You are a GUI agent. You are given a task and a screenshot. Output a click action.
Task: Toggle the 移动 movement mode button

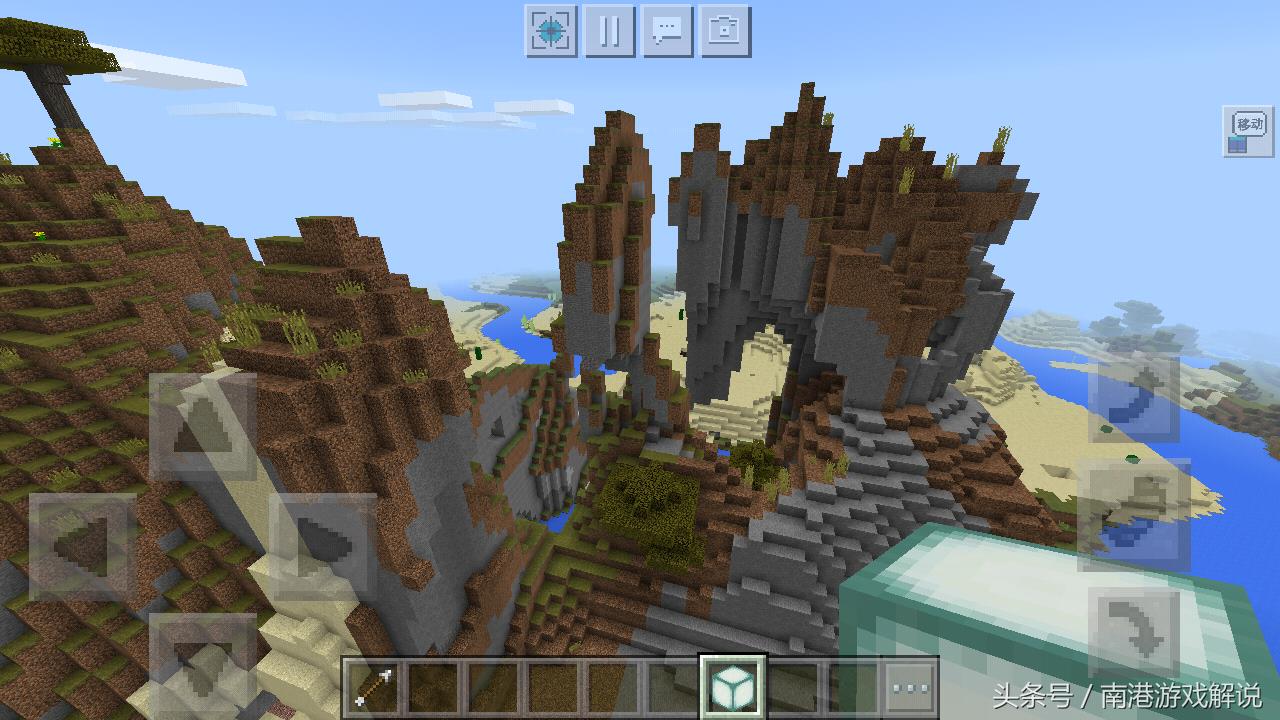tap(1247, 131)
